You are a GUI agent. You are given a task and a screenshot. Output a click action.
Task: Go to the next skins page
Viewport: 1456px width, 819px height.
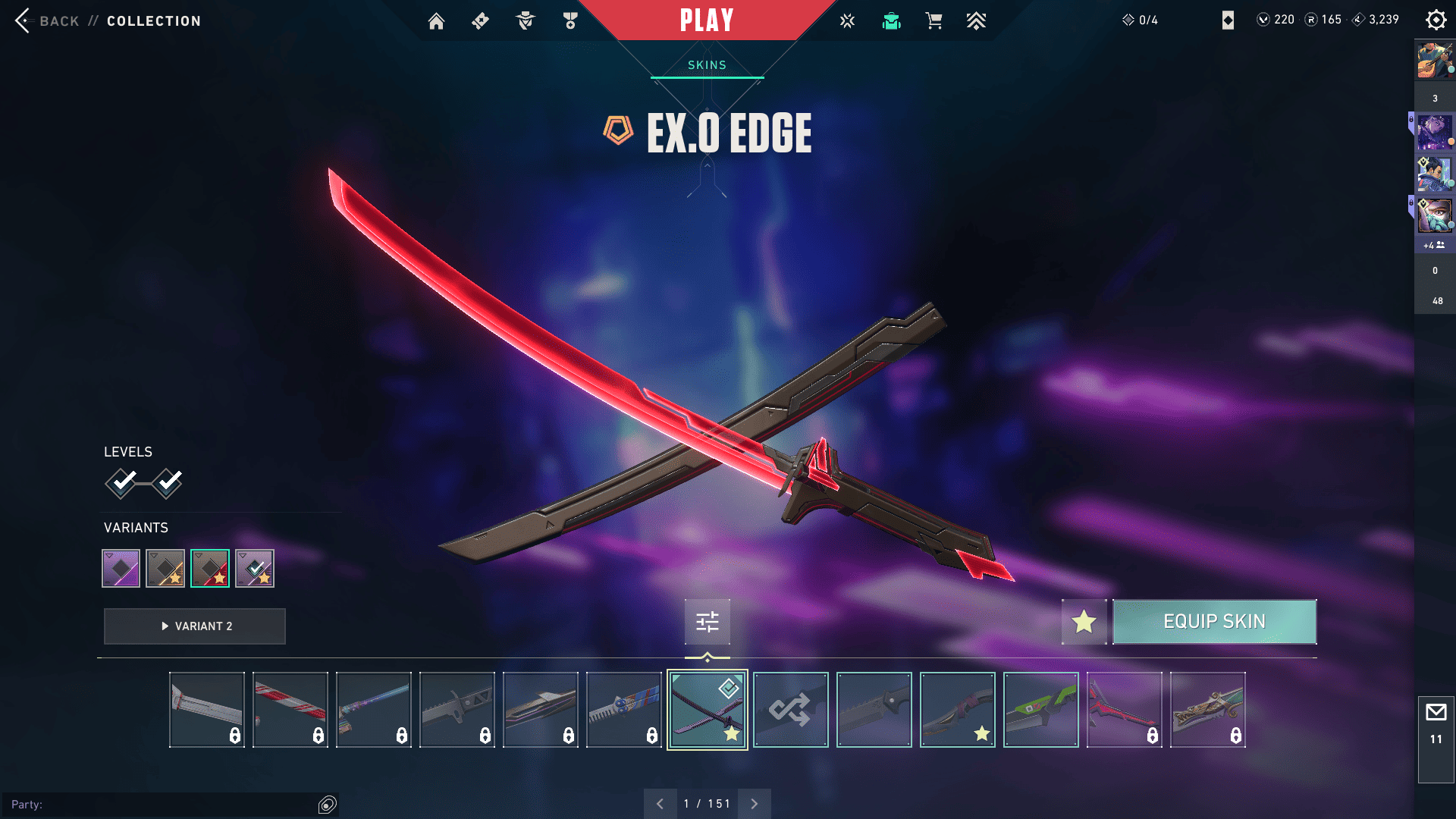click(755, 804)
